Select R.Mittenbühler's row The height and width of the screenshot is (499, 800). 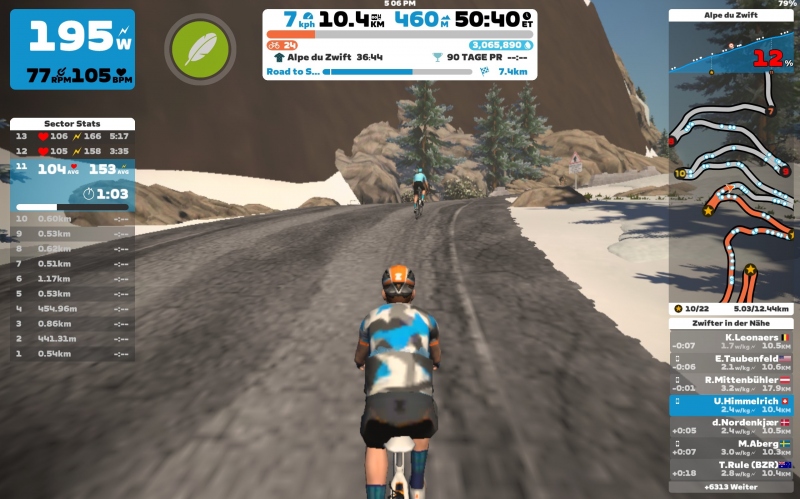pos(731,384)
